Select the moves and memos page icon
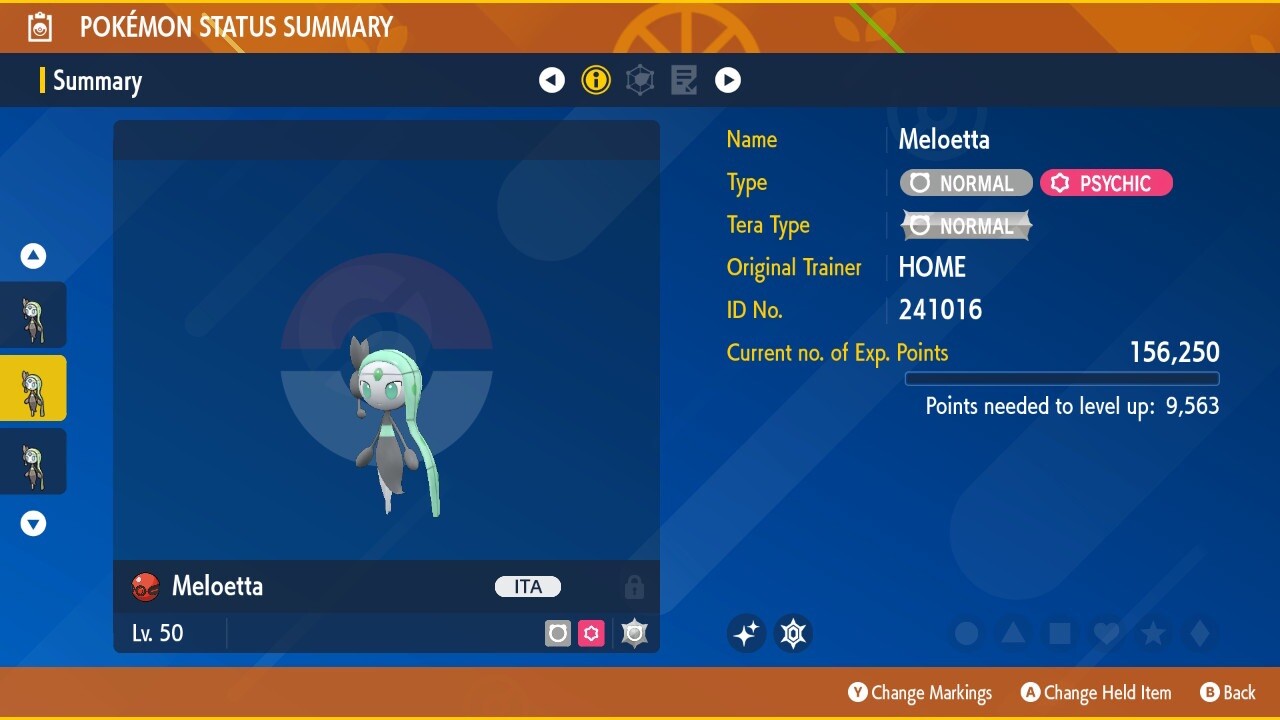 tap(684, 80)
